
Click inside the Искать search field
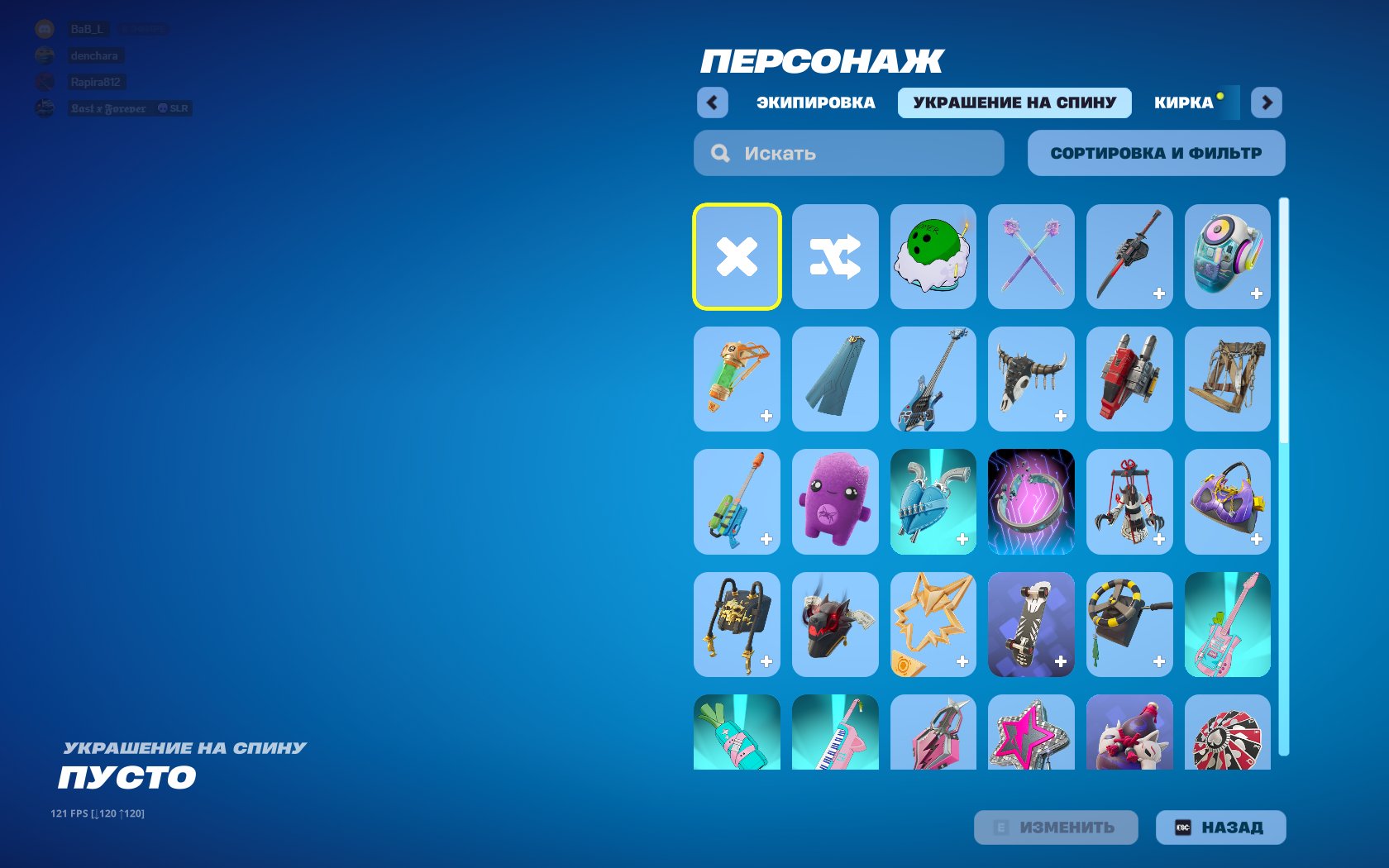click(x=847, y=153)
